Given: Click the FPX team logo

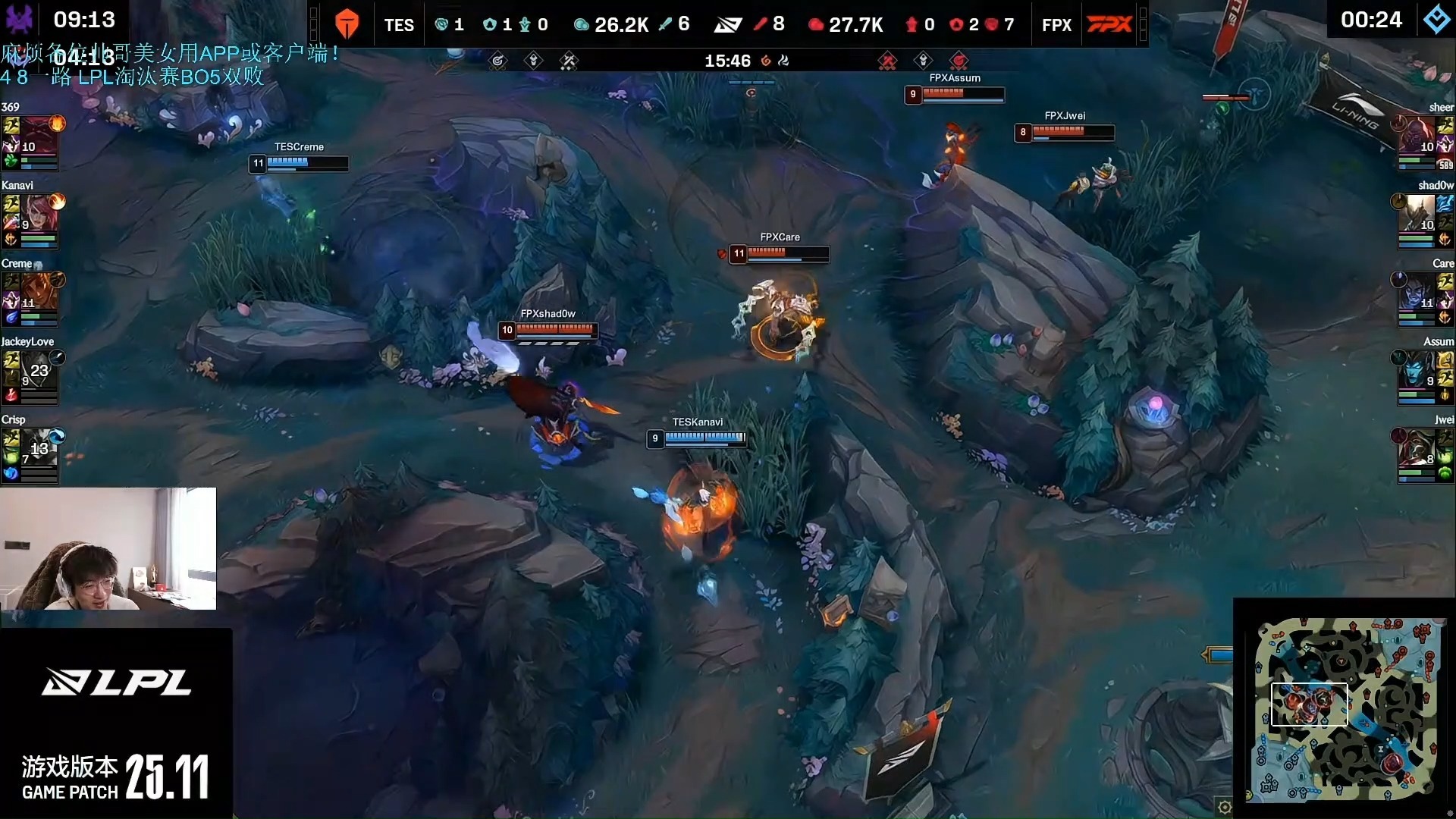Looking at the screenshot, I should [x=1109, y=24].
